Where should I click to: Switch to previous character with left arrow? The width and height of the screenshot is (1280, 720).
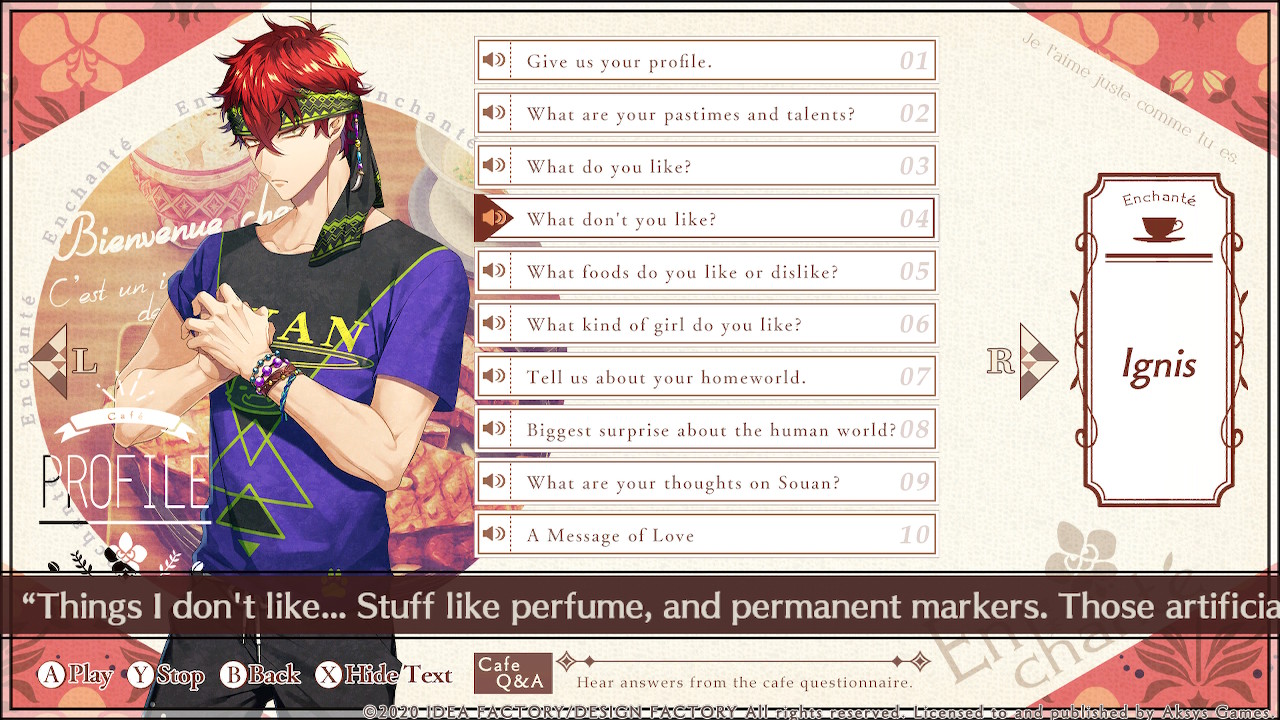pyautogui.click(x=52, y=362)
